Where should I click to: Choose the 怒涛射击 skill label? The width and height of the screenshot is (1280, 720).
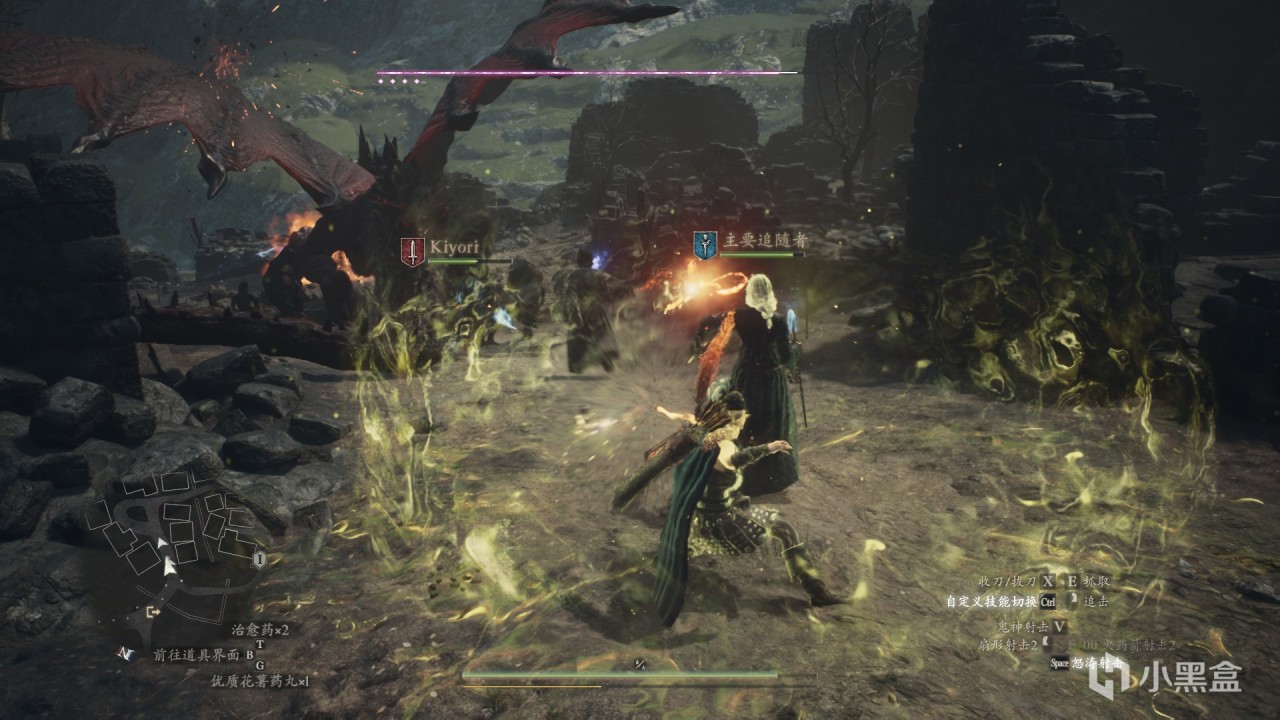pyautogui.click(x=1100, y=662)
